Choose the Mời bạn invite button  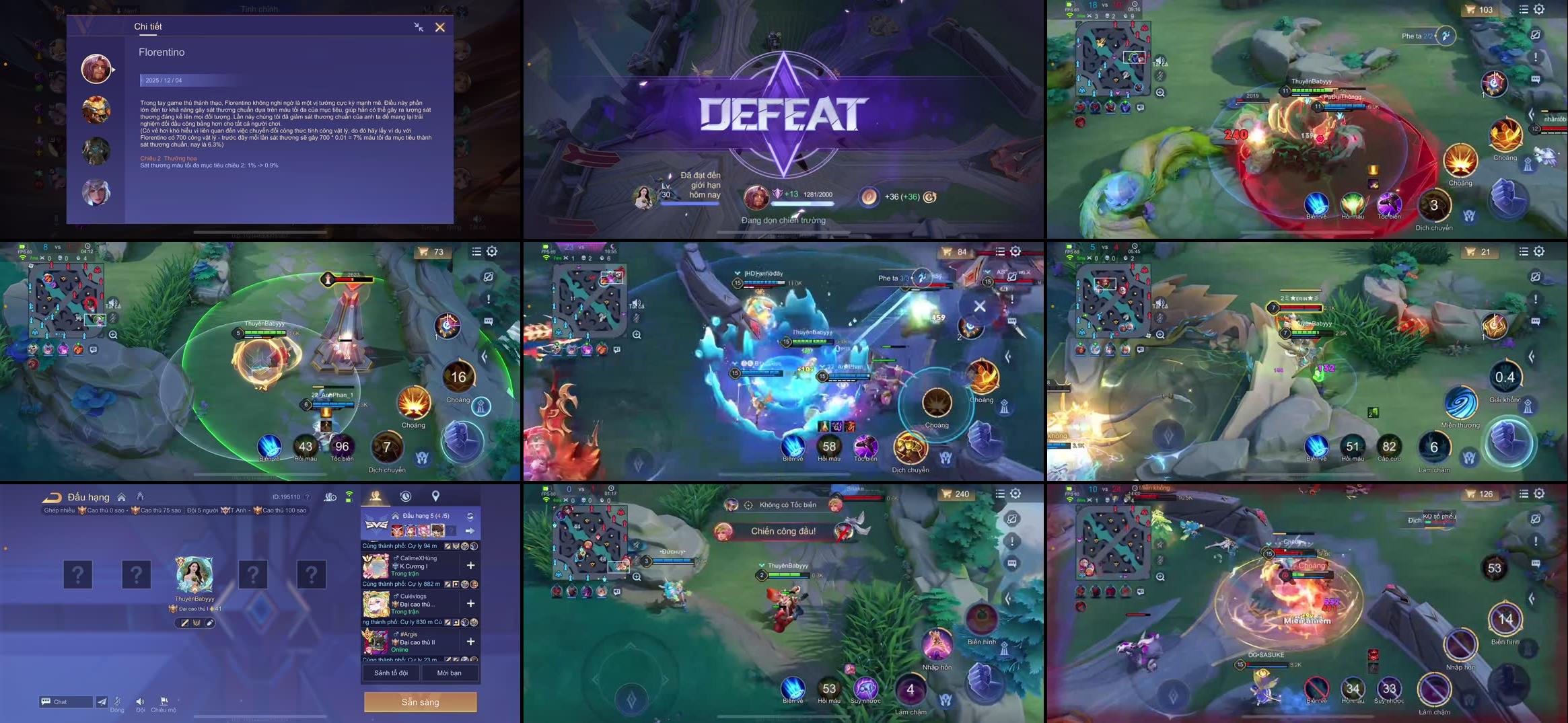449,673
